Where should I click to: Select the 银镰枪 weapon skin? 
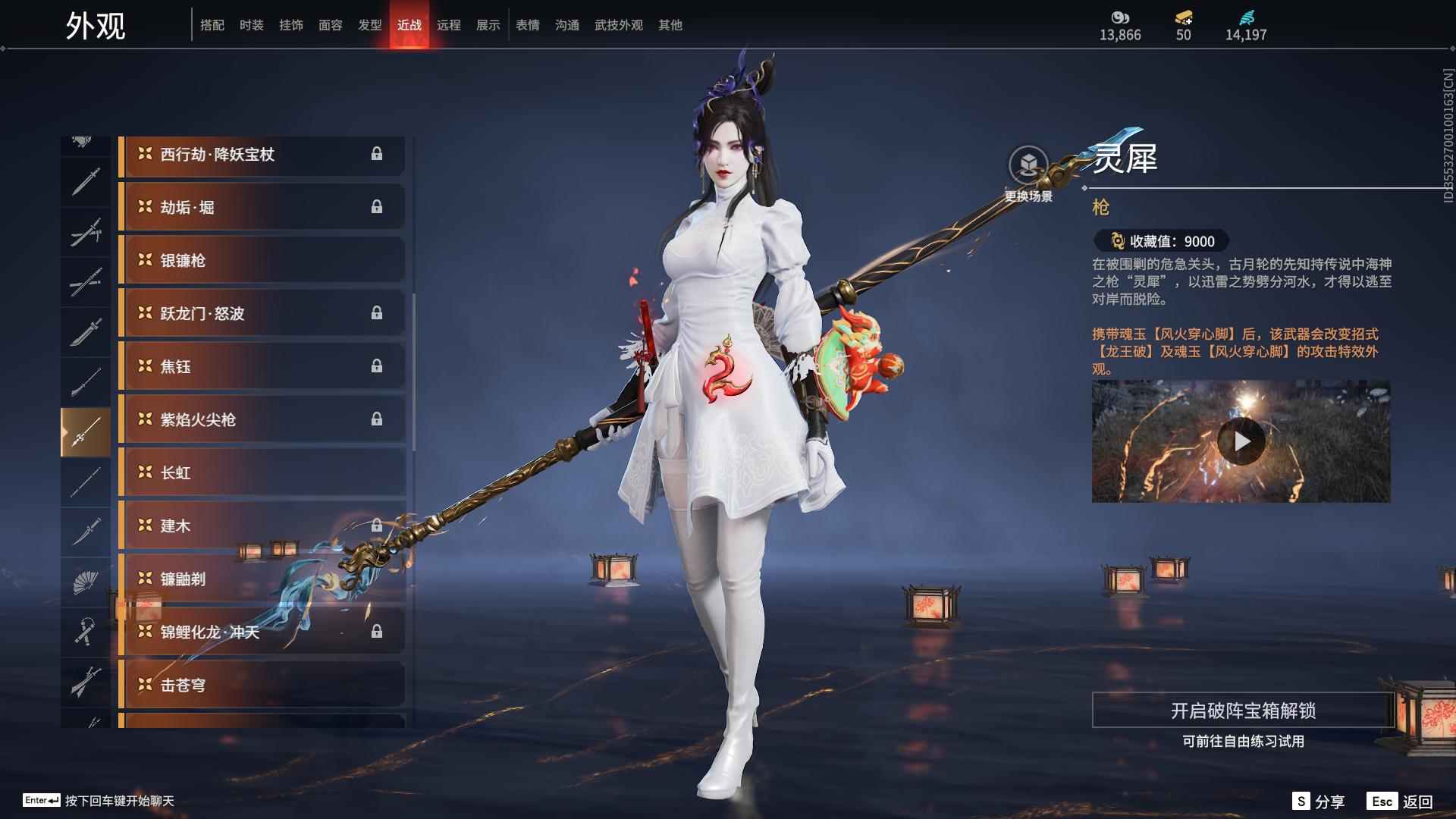pos(262,259)
